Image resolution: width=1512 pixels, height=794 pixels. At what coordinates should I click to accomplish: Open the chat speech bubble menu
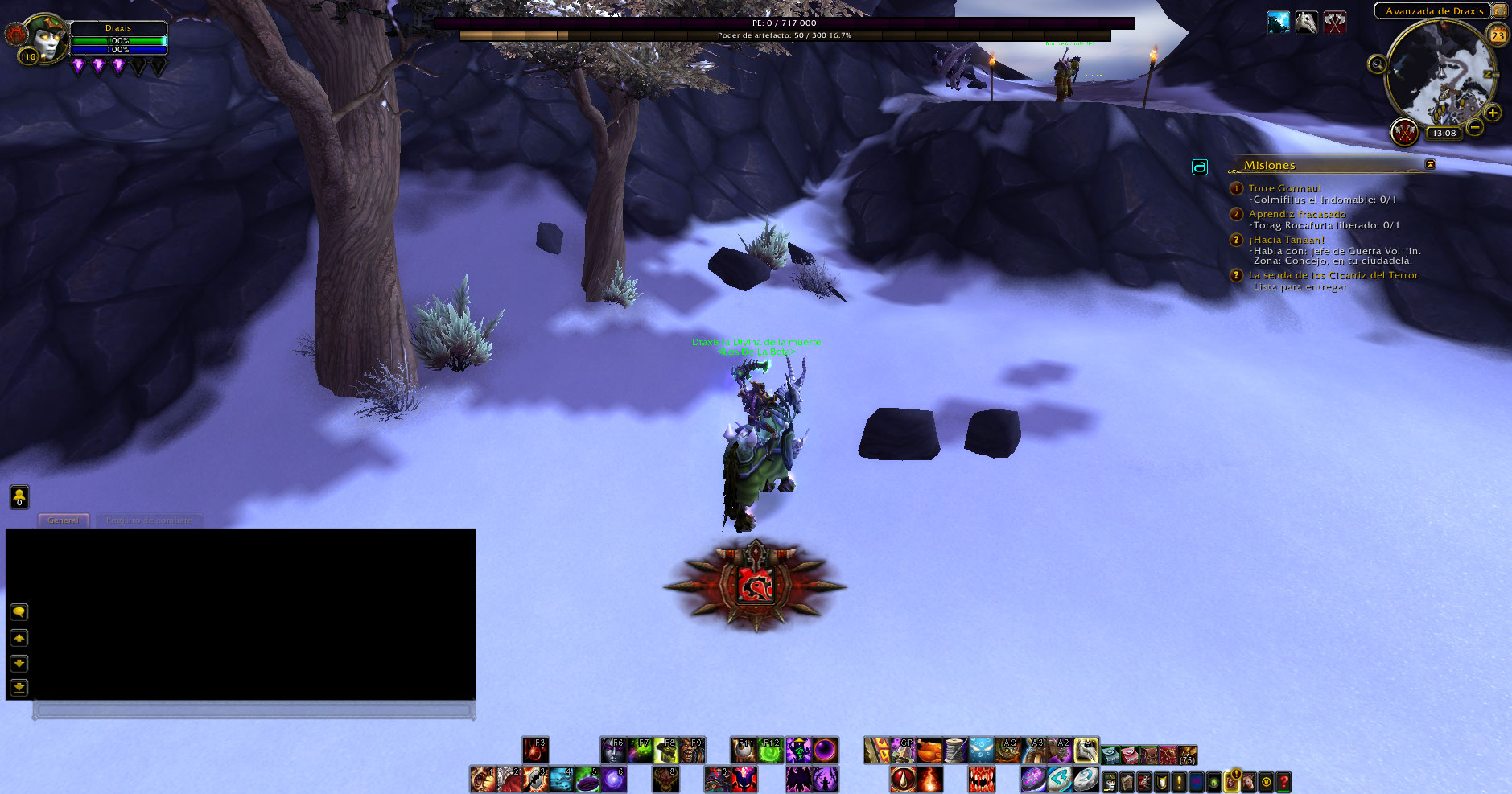point(19,612)
